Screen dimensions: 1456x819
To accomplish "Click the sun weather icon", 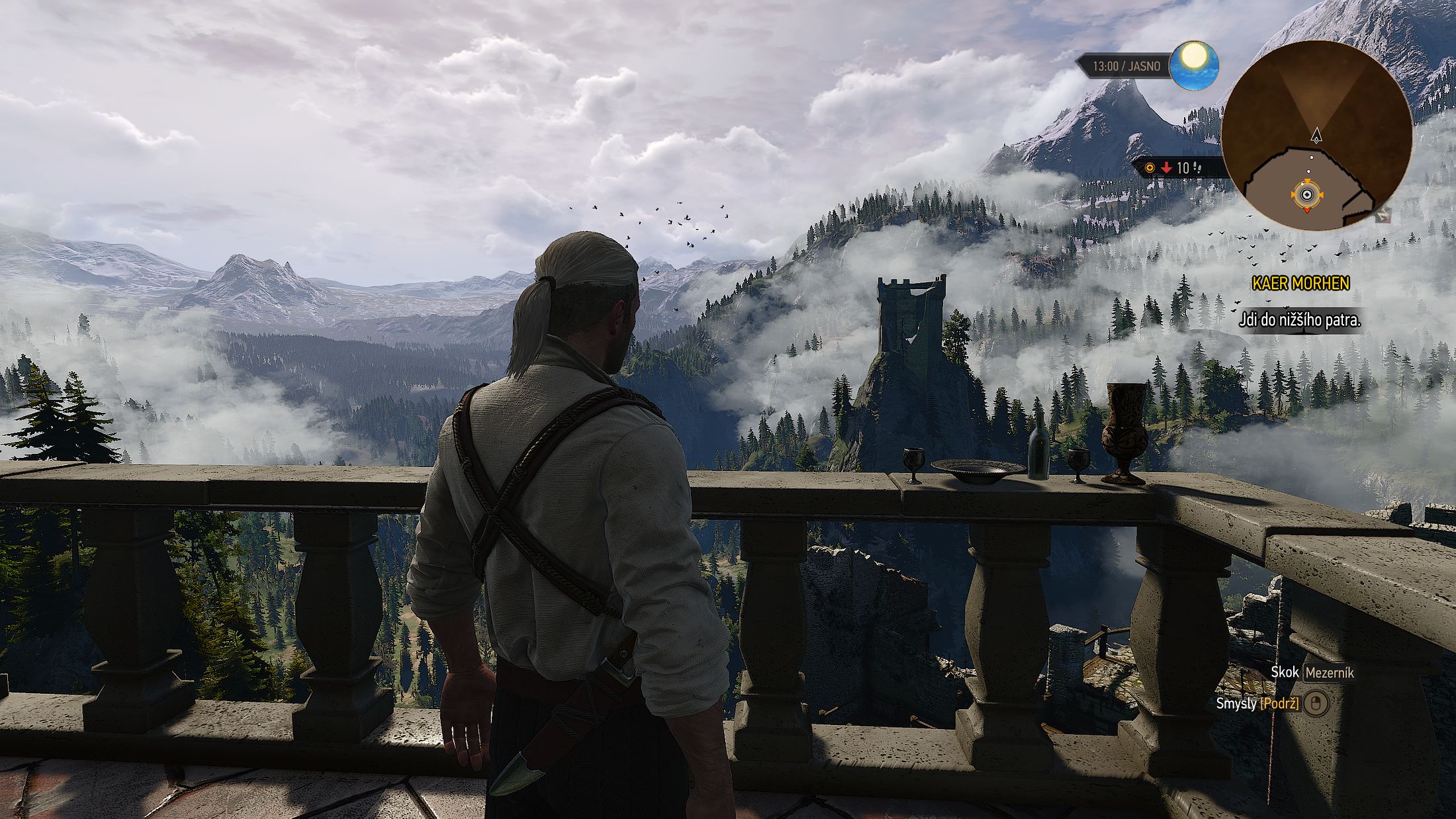I will [x=1194, y=65].
